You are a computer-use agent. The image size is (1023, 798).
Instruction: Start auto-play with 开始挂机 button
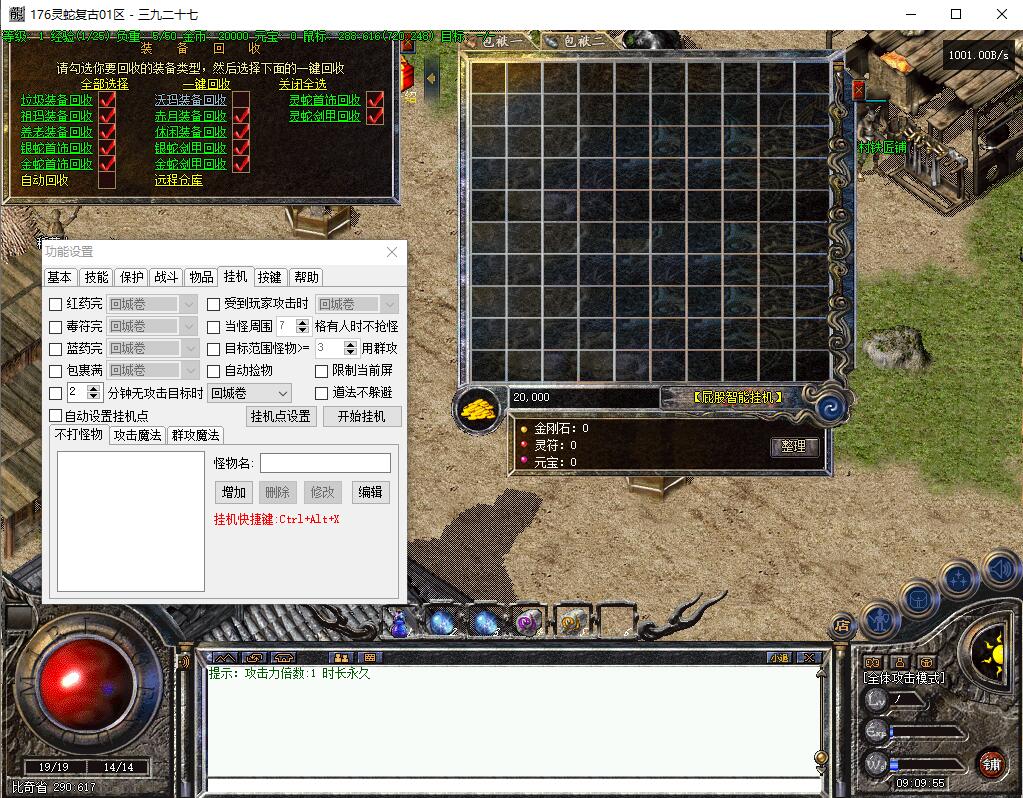point(362,416)
